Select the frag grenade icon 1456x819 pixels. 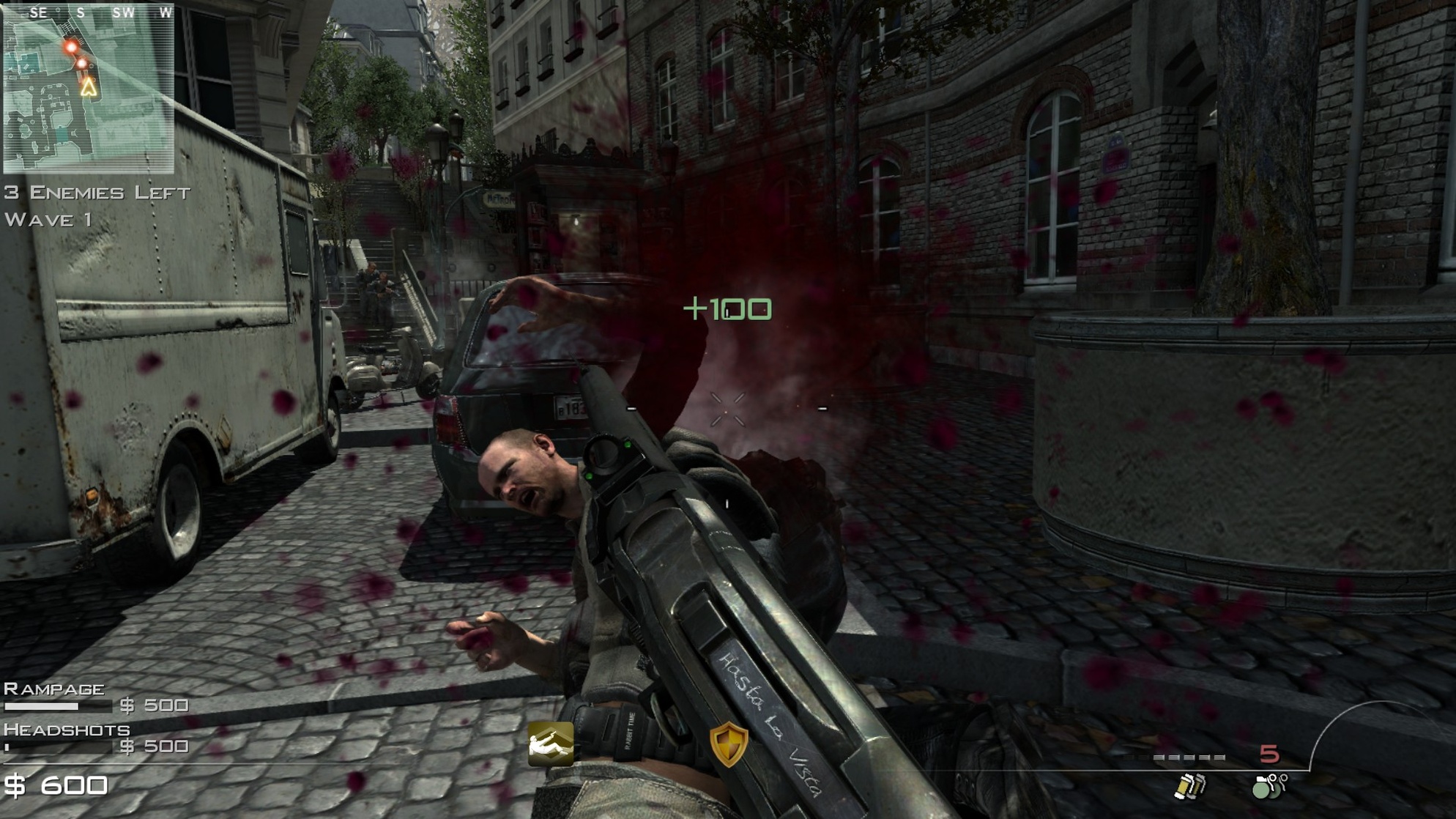pyautogui.click(x=1269, y=786)
